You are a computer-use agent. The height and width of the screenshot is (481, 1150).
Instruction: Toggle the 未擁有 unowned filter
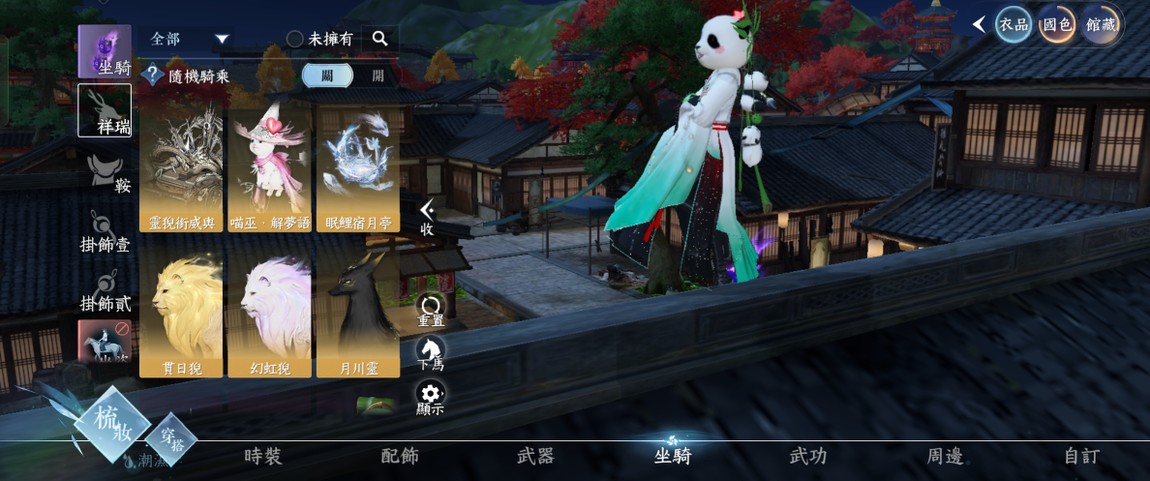point(319,39)
